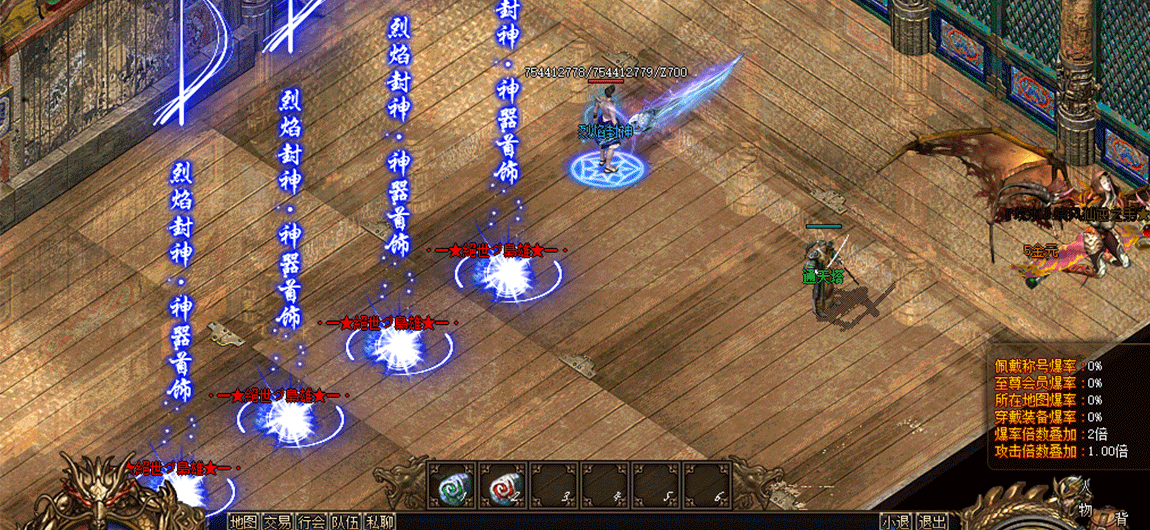1150x530 pixels.
Task: Open the 地图 map button
Action: [x=243, y=521]
